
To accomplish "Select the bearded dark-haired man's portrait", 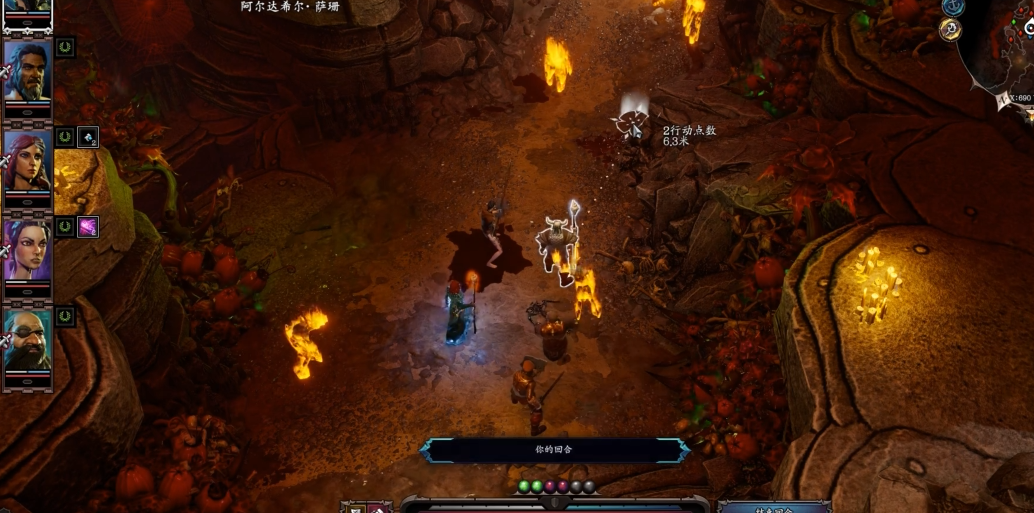I will coord(27,72).
